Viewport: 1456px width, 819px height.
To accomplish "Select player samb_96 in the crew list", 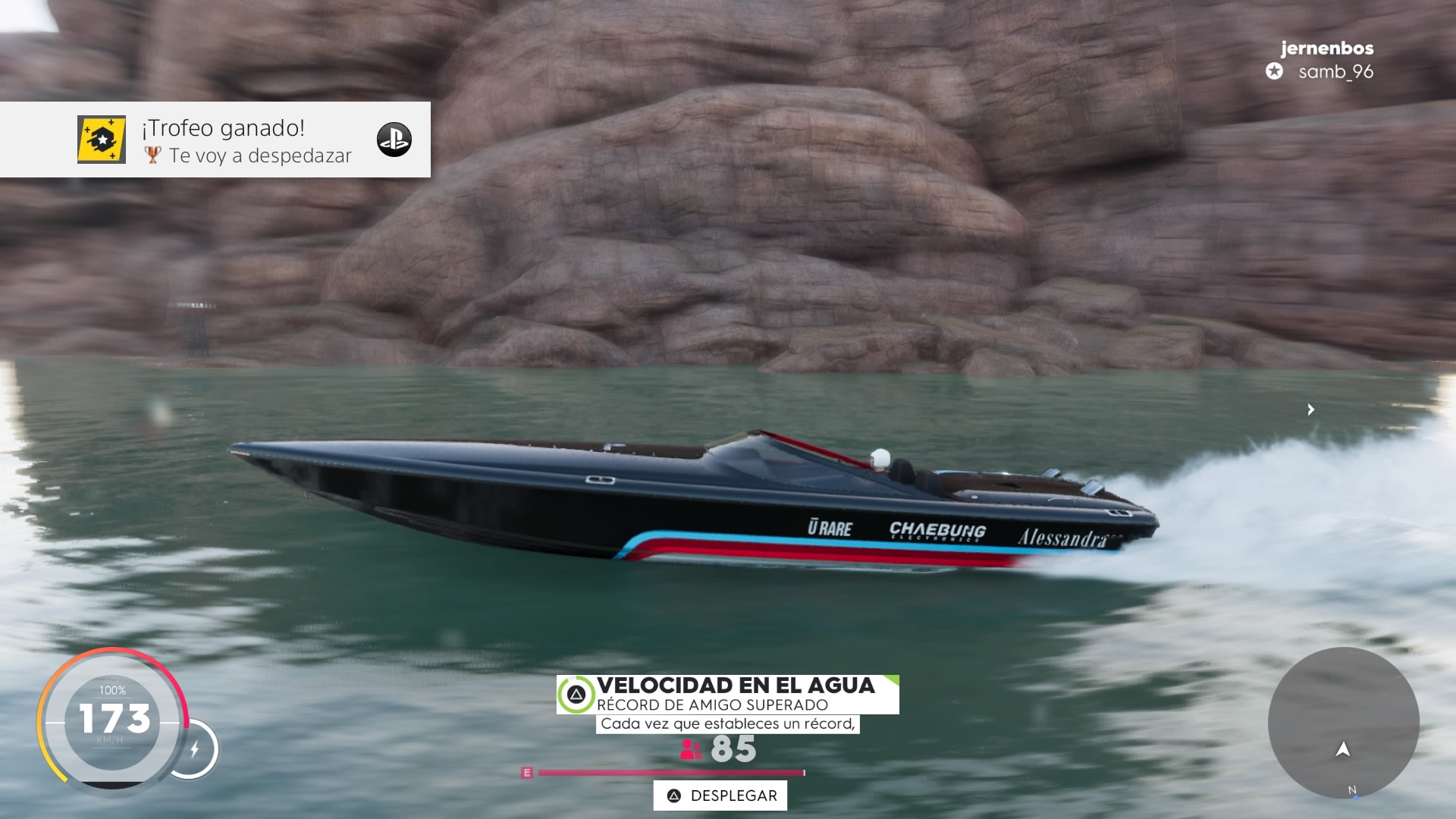I will (x=1335, y=72).
